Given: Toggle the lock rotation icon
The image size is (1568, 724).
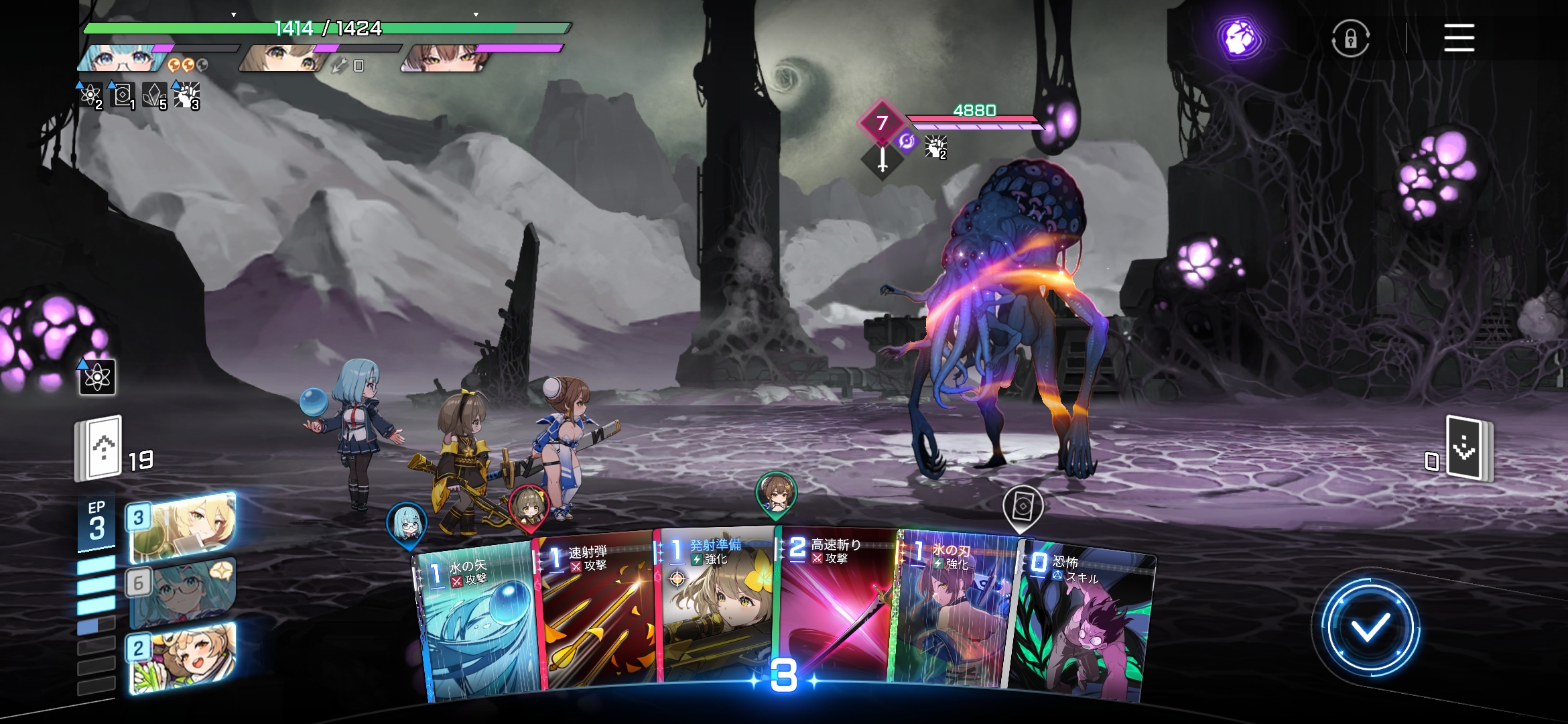Looking at the screenshot, I should coord(1350,38).
